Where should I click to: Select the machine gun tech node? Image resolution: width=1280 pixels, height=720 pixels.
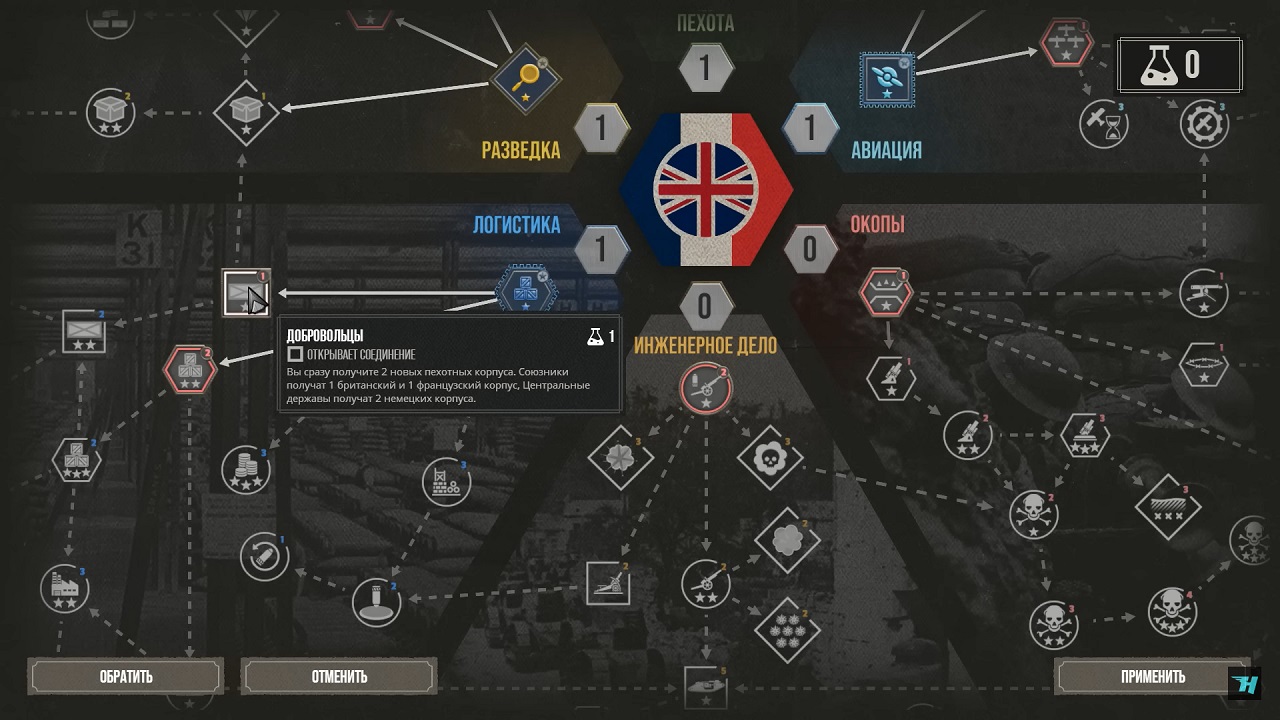pos(1203,293)
